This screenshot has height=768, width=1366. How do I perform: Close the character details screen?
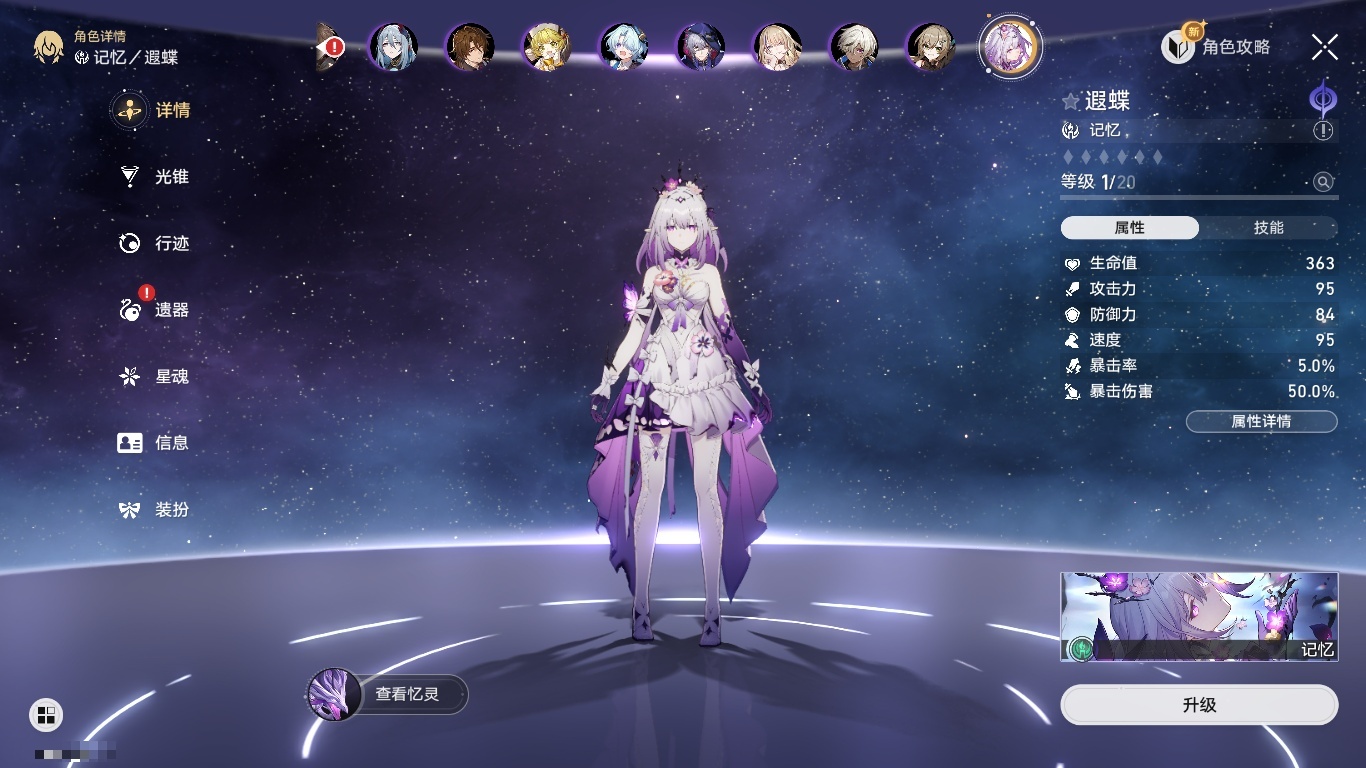pos(1325,47)
